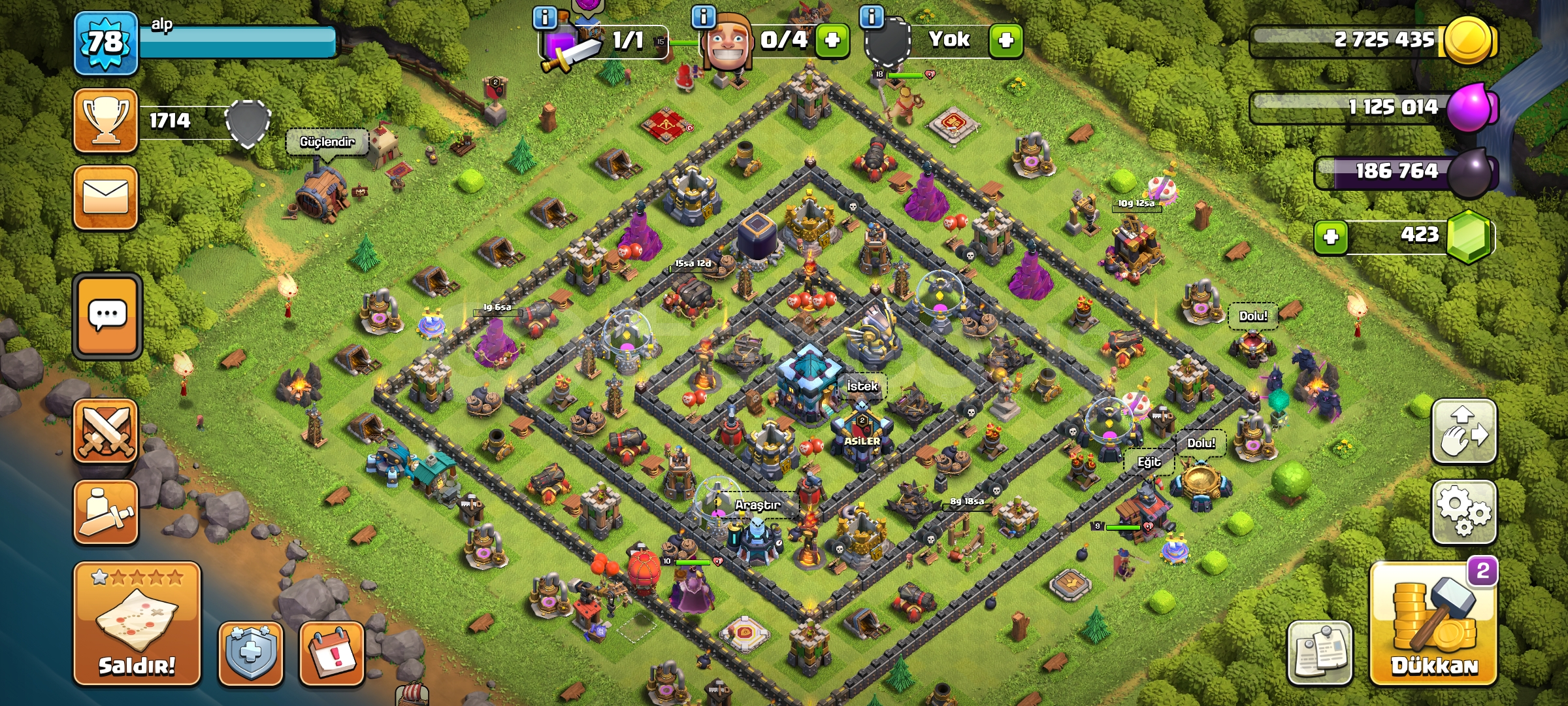Tap the Güçlendir bubble on the builder hut
1568x706 pixels.
pos(327,141)
